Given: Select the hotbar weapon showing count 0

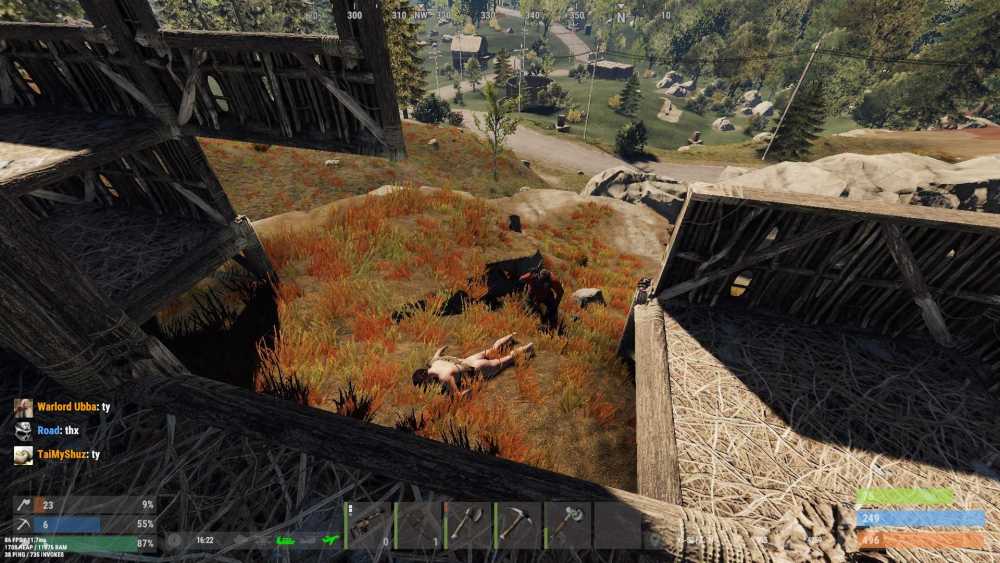Looking at the screenshot, I should (368, 525).
